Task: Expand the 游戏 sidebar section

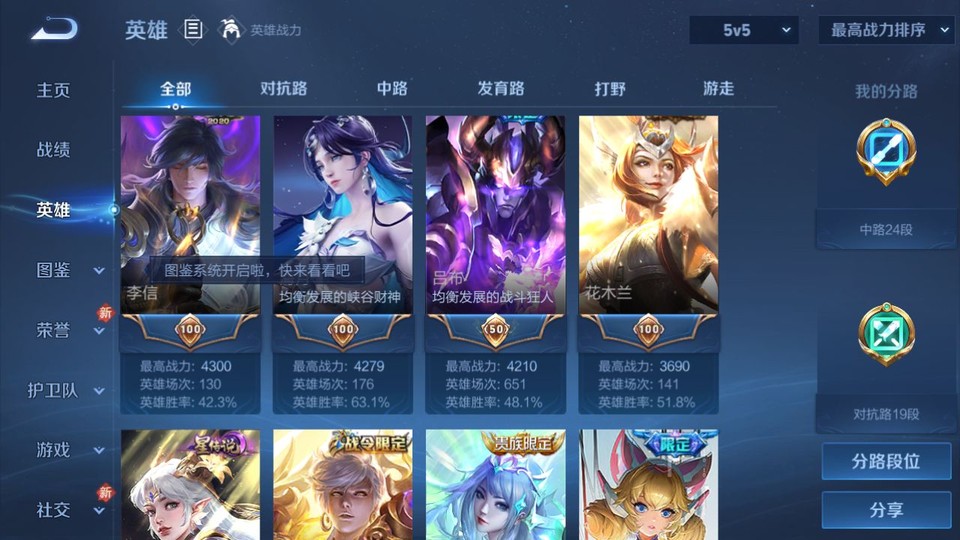Action: (68, 450)
